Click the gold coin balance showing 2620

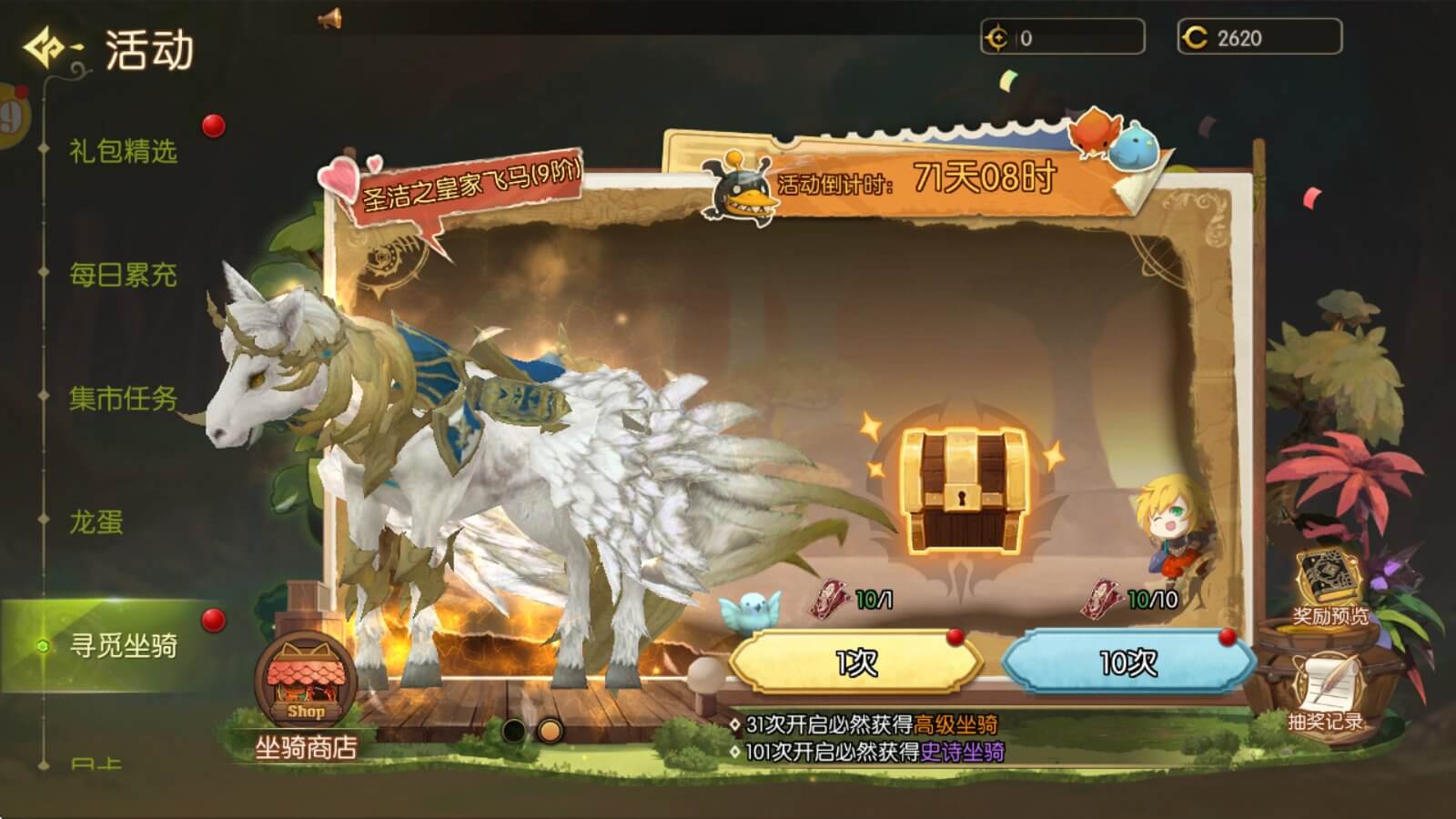coord(1259,38)
